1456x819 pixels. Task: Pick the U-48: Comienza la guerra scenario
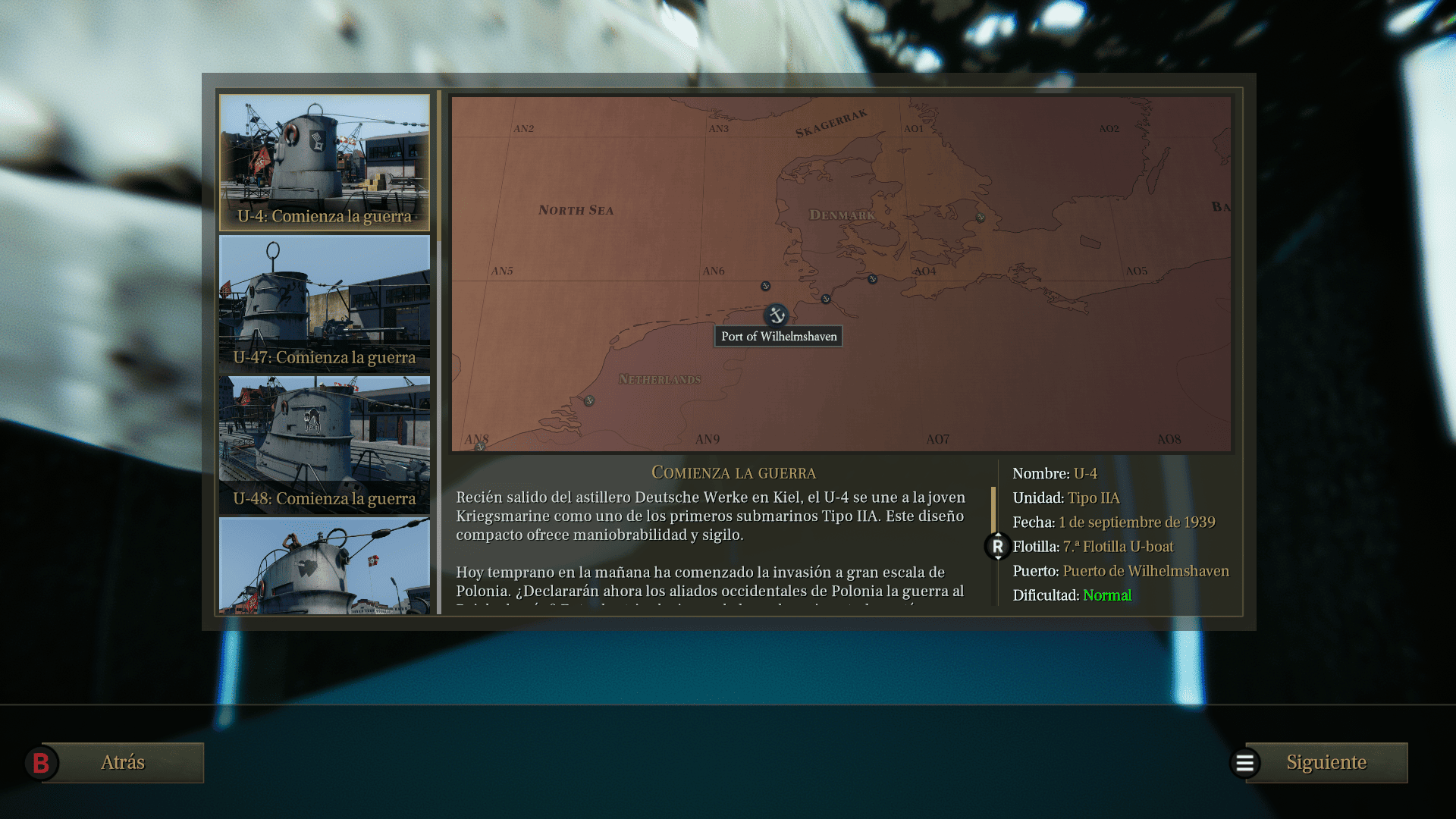coord(325,444)
